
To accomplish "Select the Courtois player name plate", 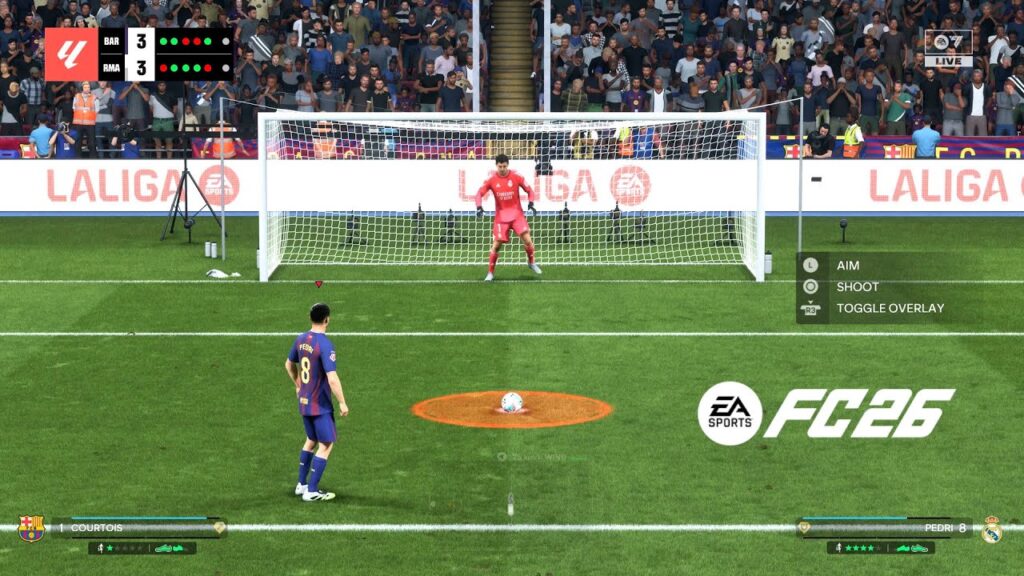I will (137, 527).
